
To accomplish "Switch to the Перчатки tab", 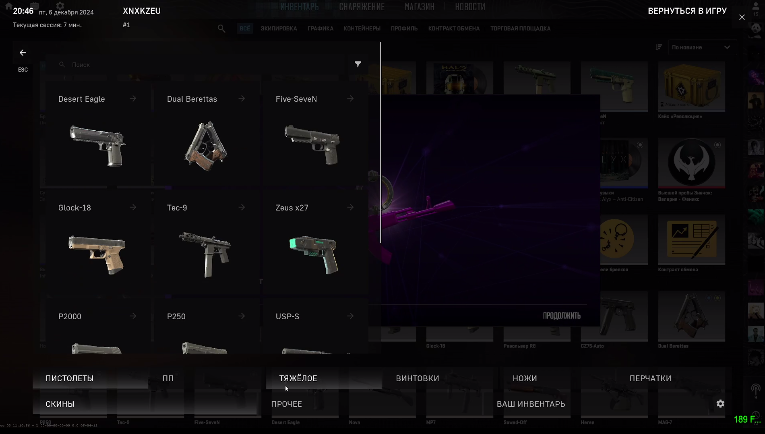I will [650, 378].
